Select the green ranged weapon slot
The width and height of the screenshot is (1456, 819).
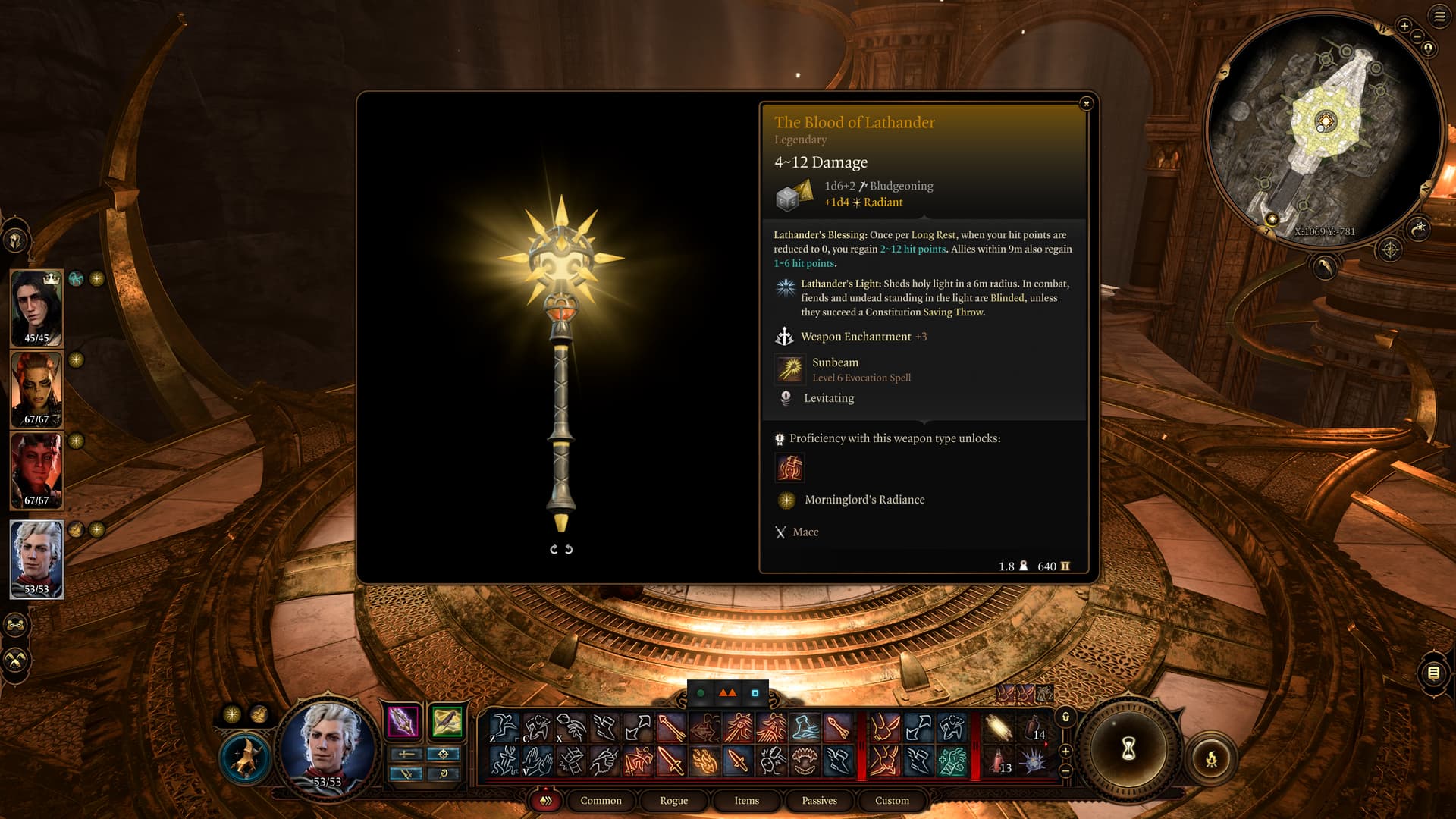(x=447, y=721)
